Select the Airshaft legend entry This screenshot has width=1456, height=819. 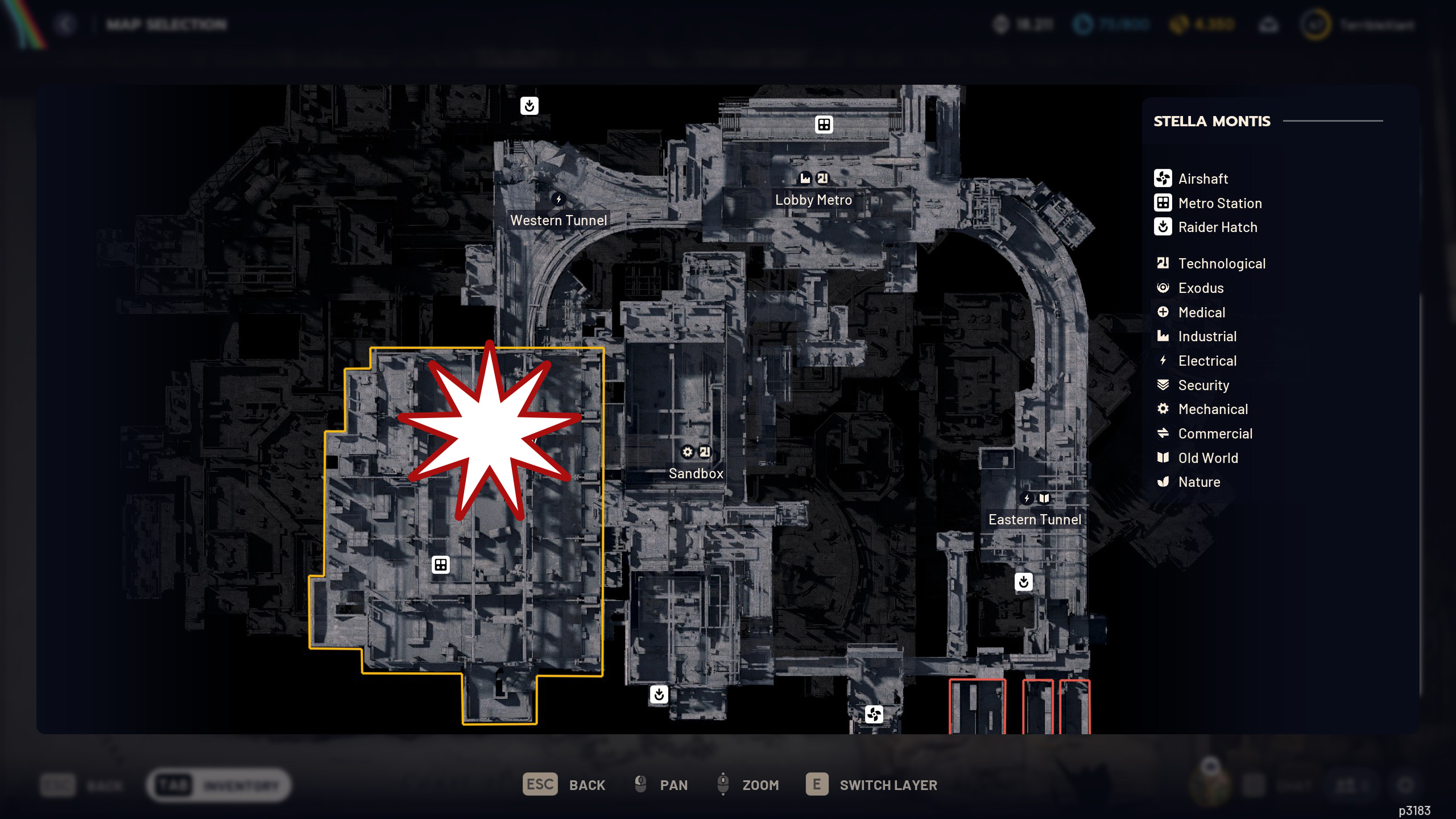1202,179
